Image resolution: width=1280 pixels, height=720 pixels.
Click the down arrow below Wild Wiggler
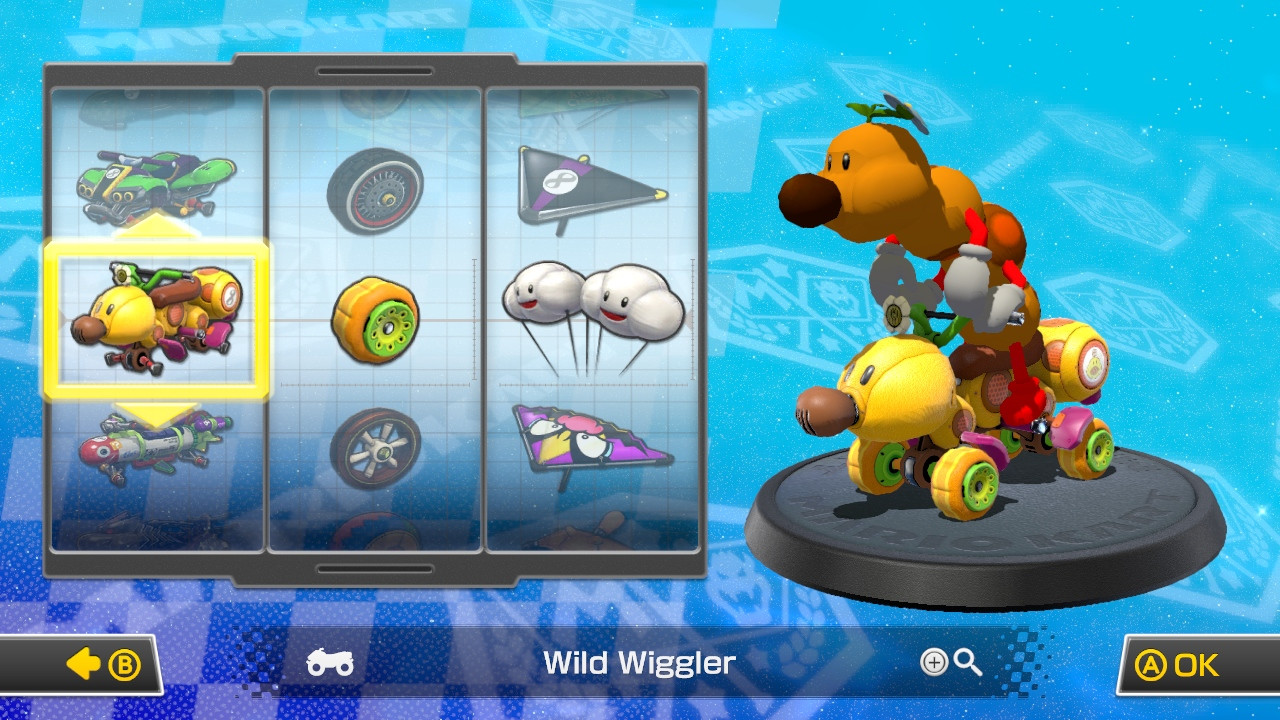pos(157,410)
